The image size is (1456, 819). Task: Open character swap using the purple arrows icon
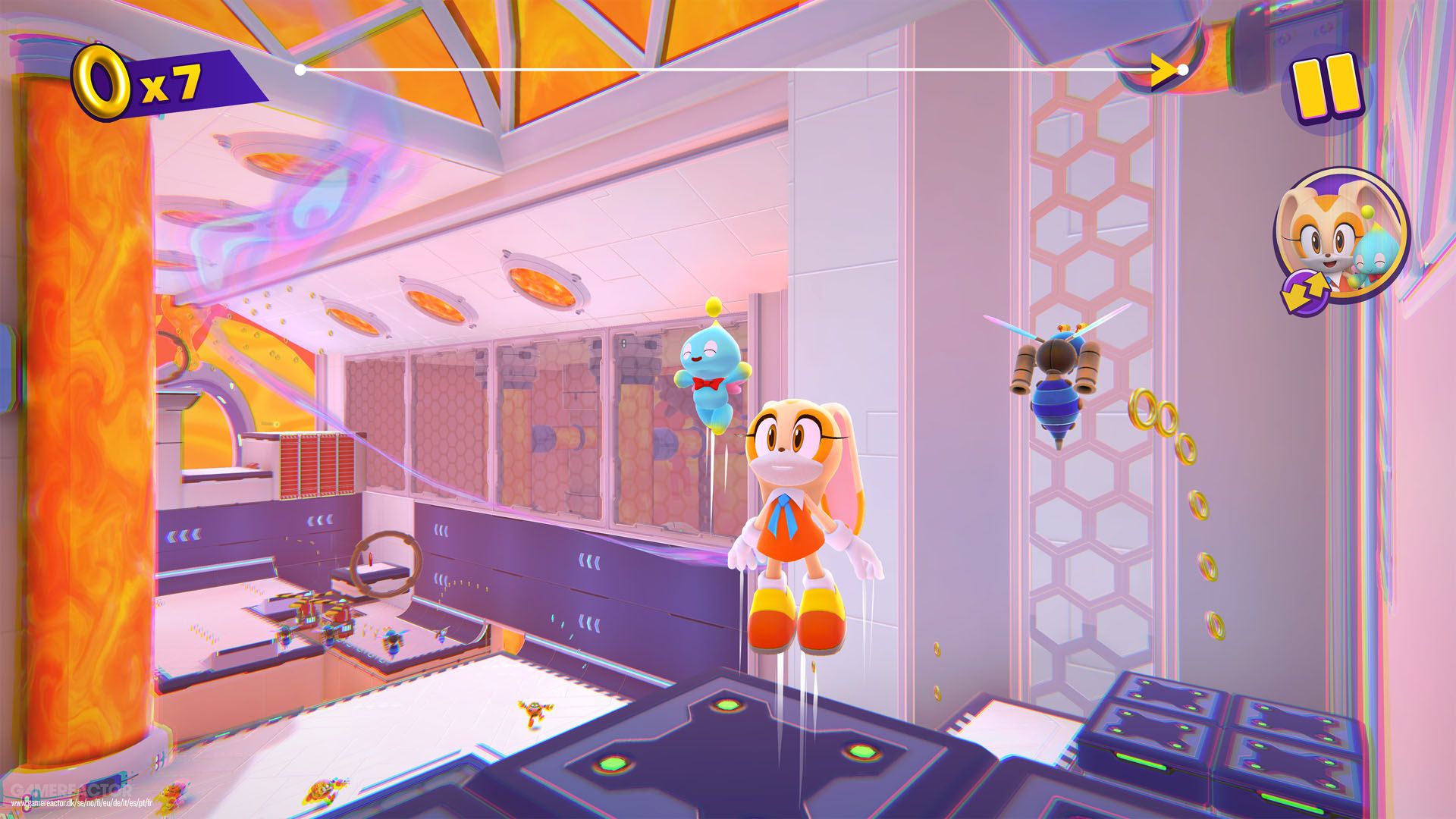tap(1305, 290)
